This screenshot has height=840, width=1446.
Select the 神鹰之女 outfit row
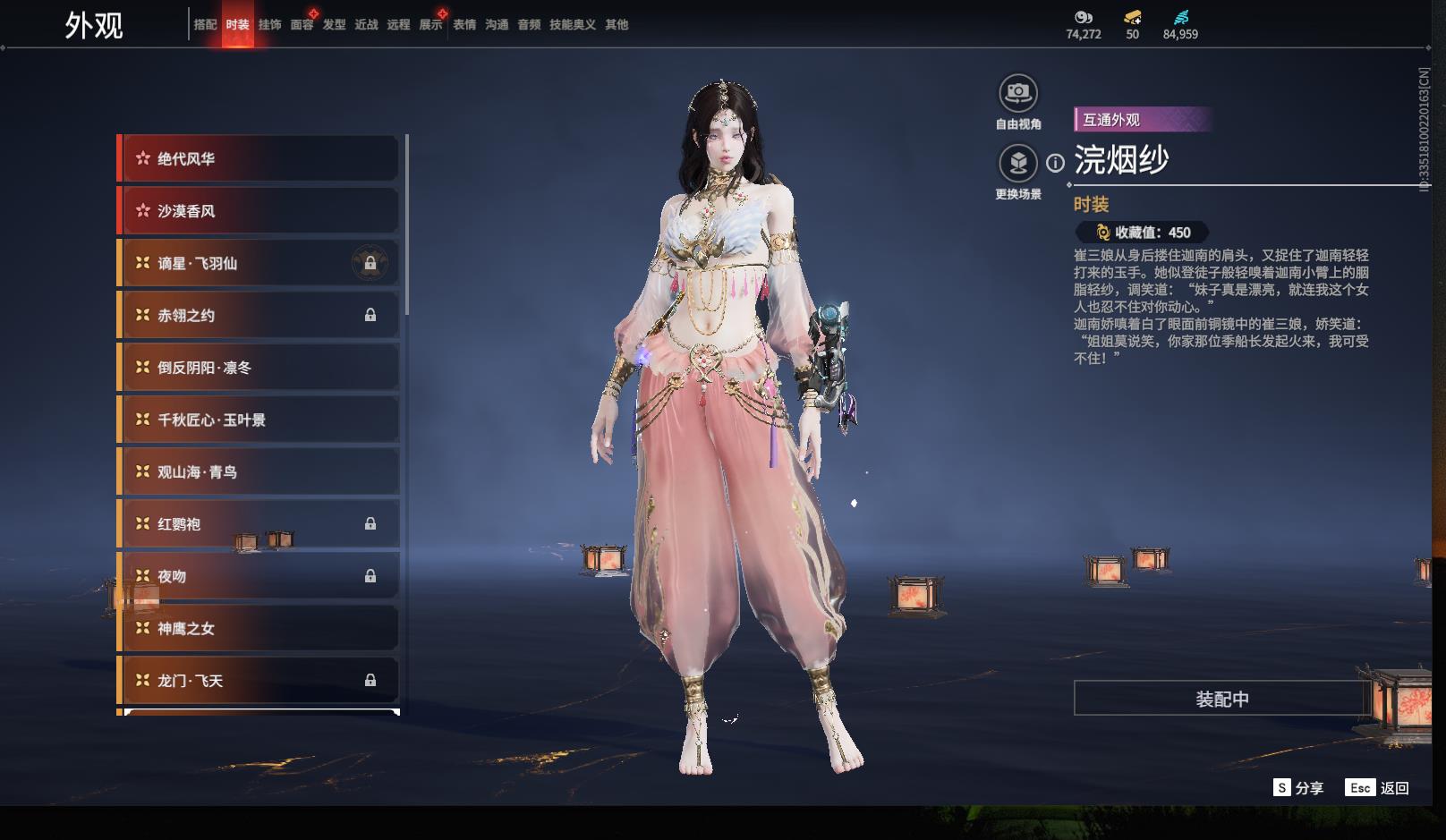pyautogui.click(x=258, y=629)
